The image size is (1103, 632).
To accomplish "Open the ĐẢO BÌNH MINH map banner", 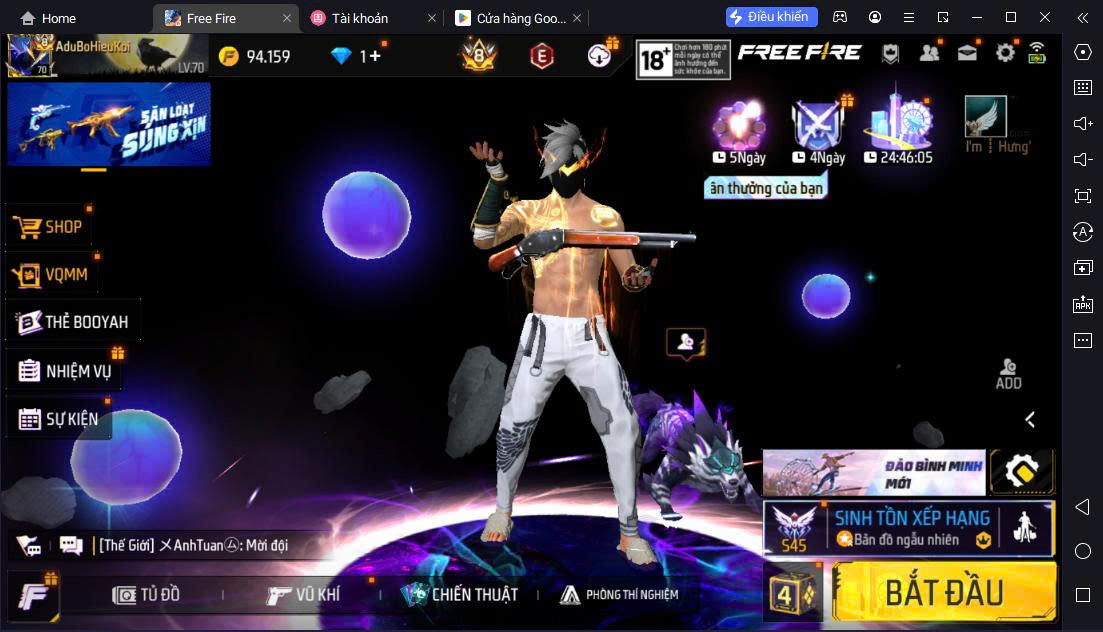I will (x=873, y=472).
